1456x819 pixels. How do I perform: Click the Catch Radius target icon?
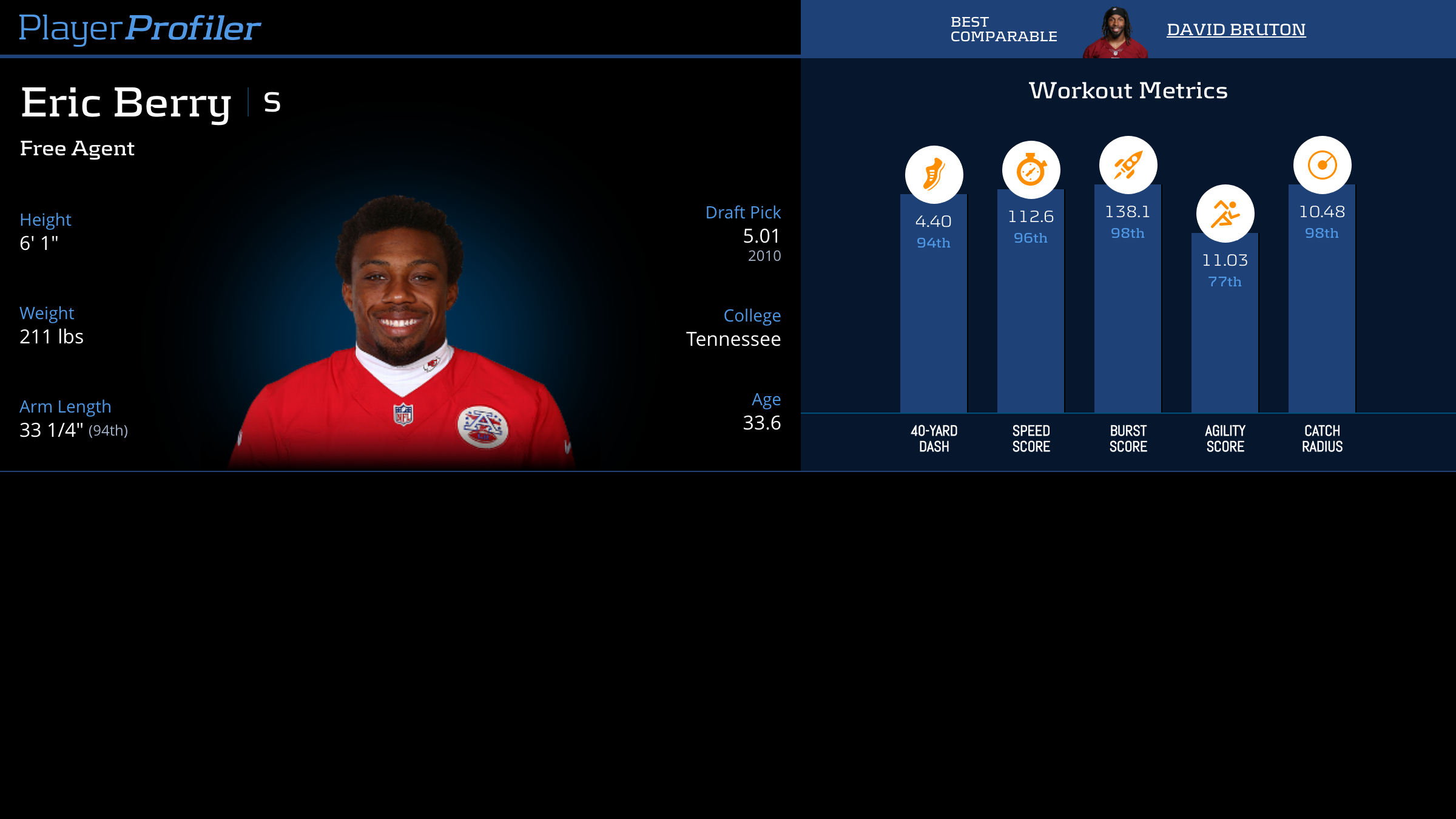(1322, 165)
